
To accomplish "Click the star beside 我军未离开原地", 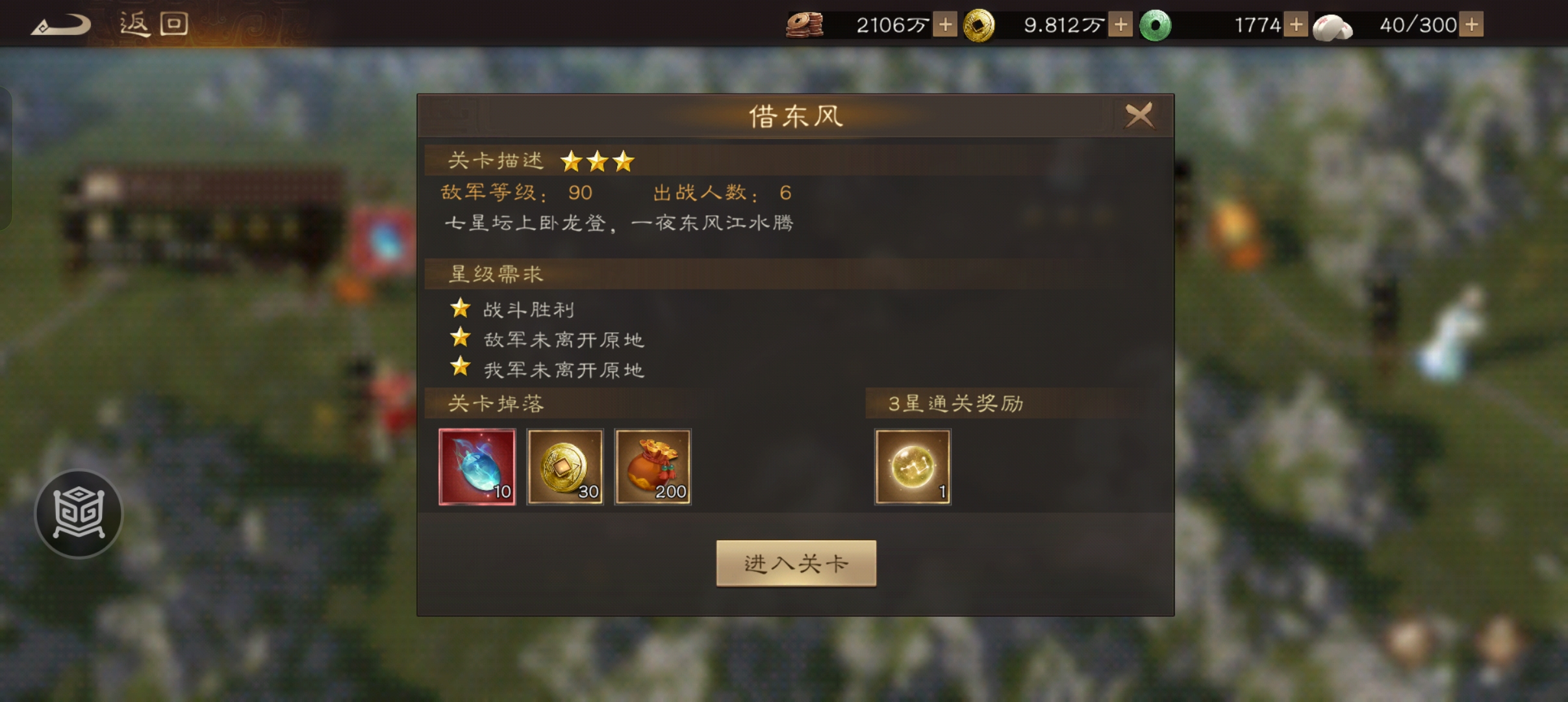I will click(x=461, y=369).
